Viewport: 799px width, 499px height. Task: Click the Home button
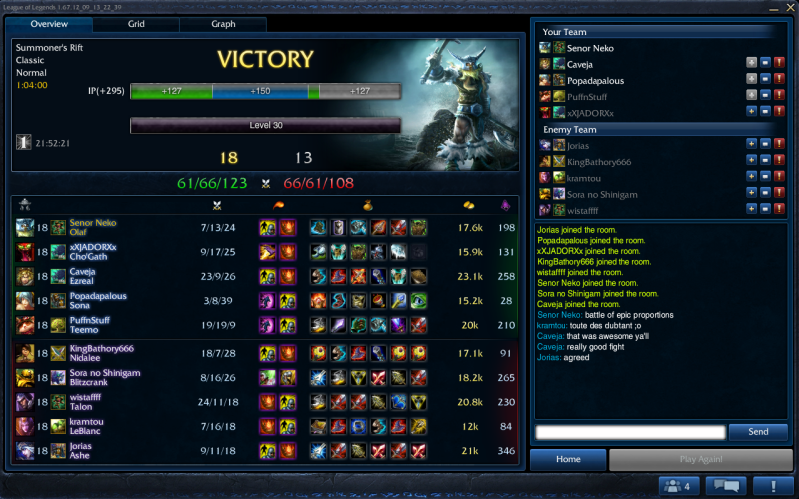pos(568,459)
